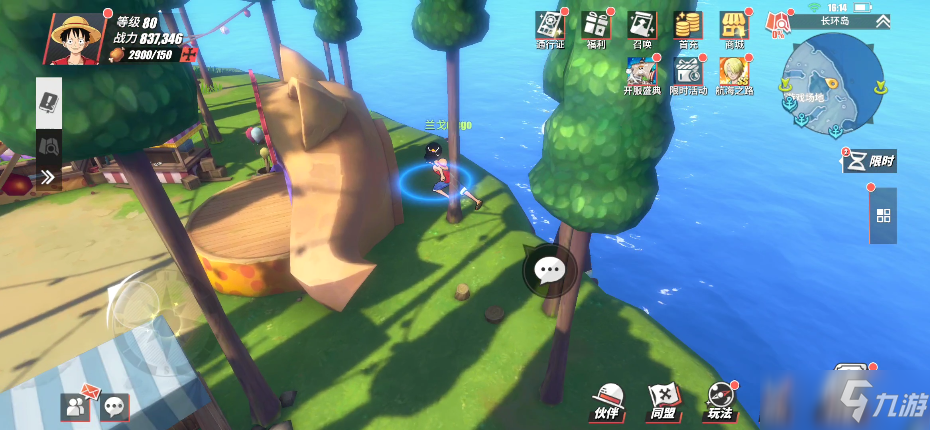
Task: Open the 通行证 pass icon
Action: [x=550, y=28]
